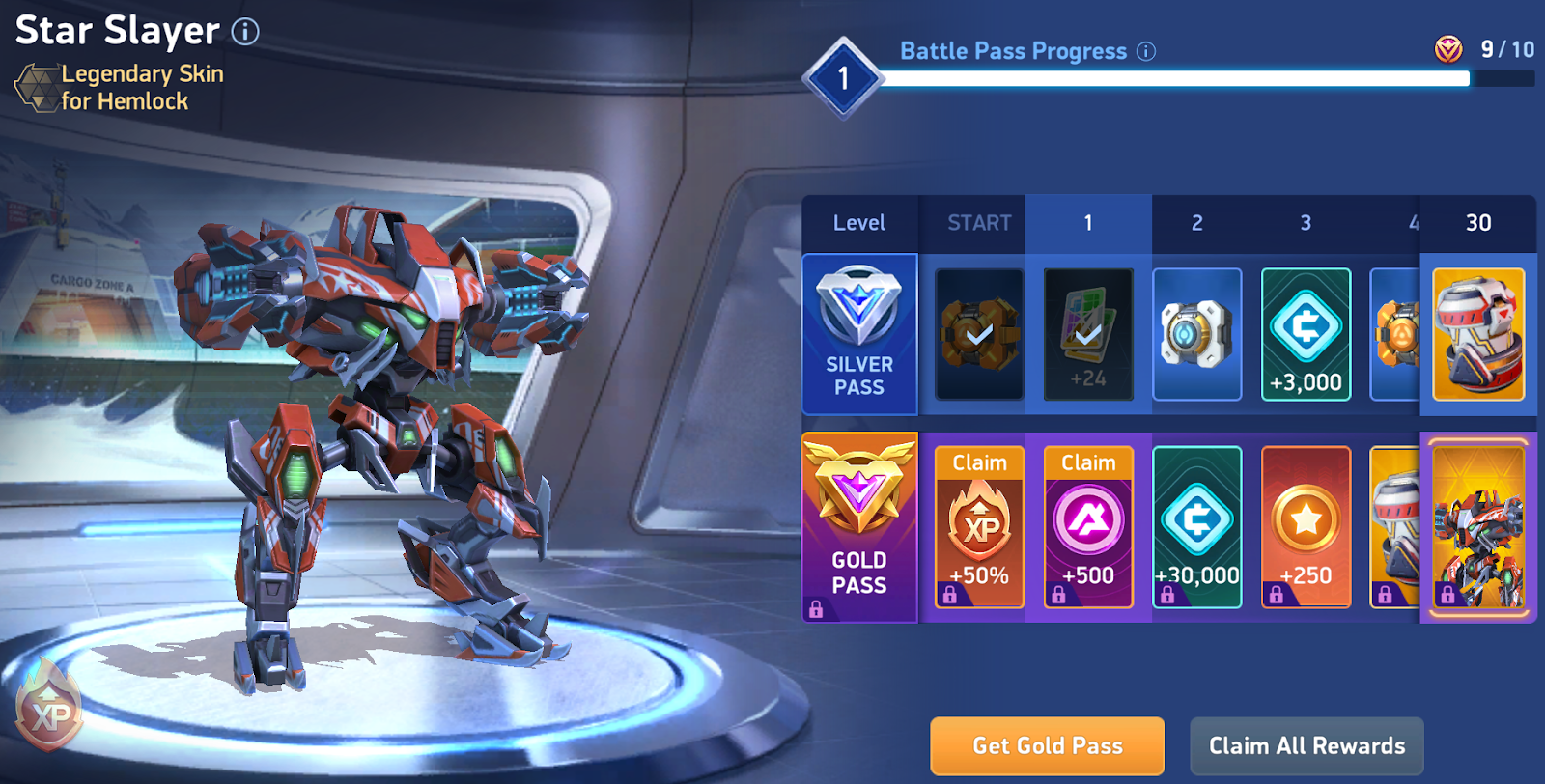Select the level 2 column tab
Viewport: 1545px width, 784px height.
[x=1197, y=222]
